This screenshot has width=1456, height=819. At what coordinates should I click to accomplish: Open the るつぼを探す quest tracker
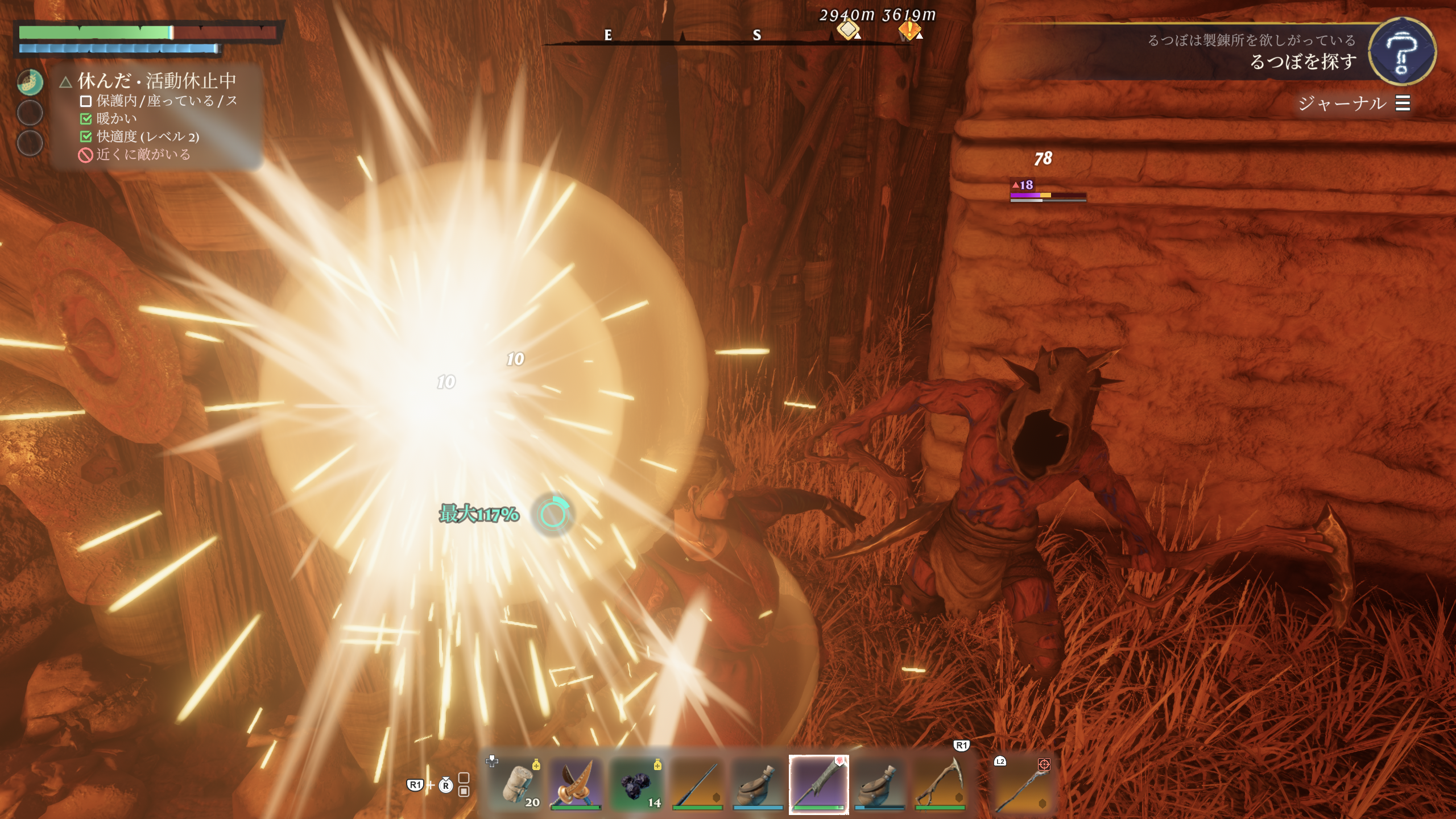click(1302, 61)
